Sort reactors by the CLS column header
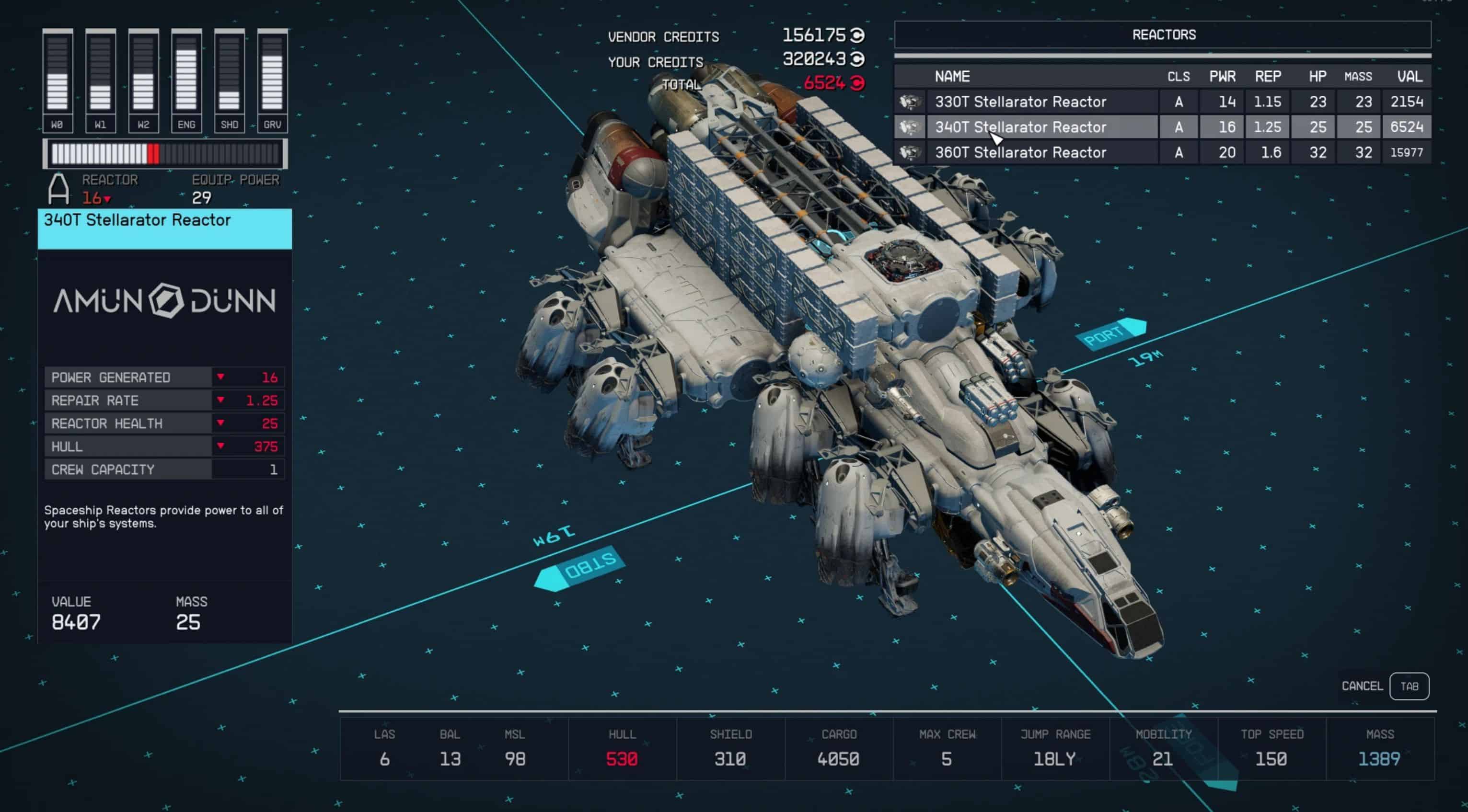Viewport: 1468px width, 812px height. click(x=1178, y=76)
